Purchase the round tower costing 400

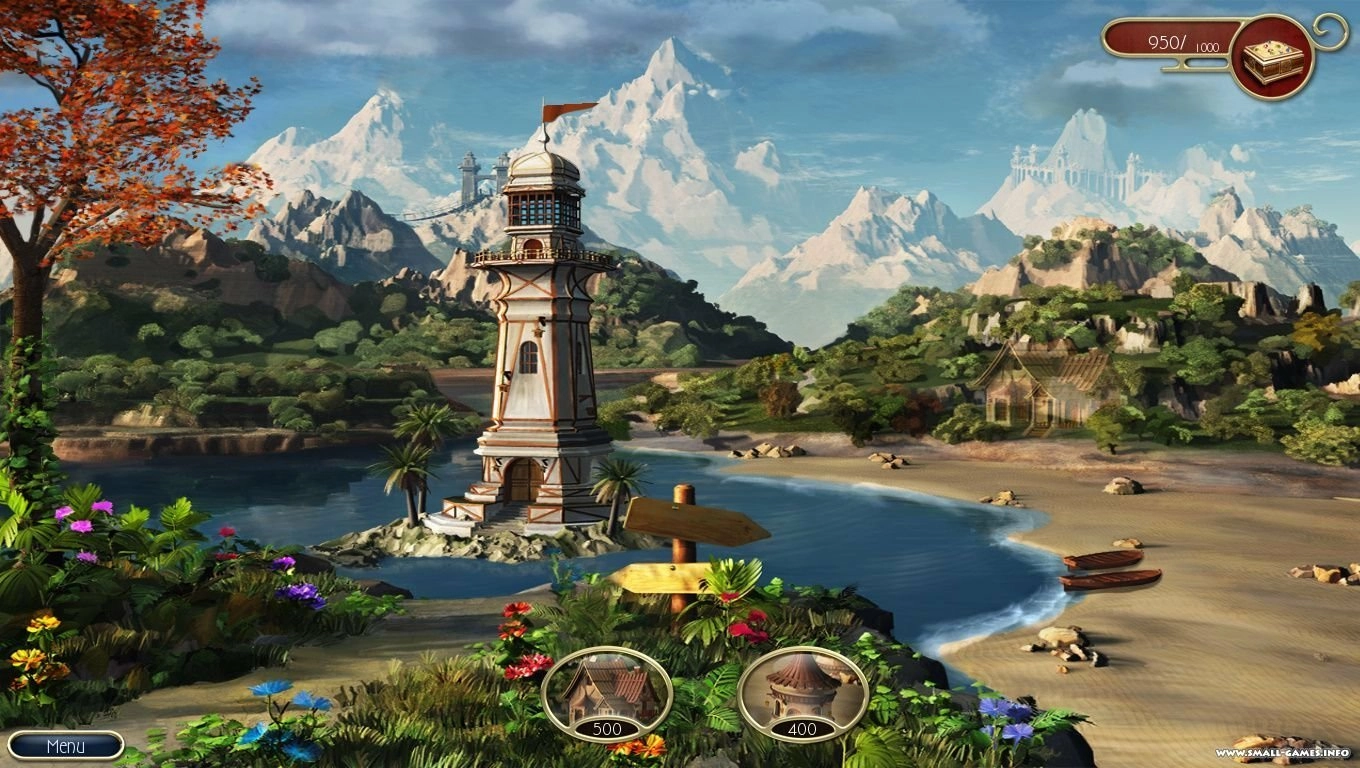(x=802, y=693)
